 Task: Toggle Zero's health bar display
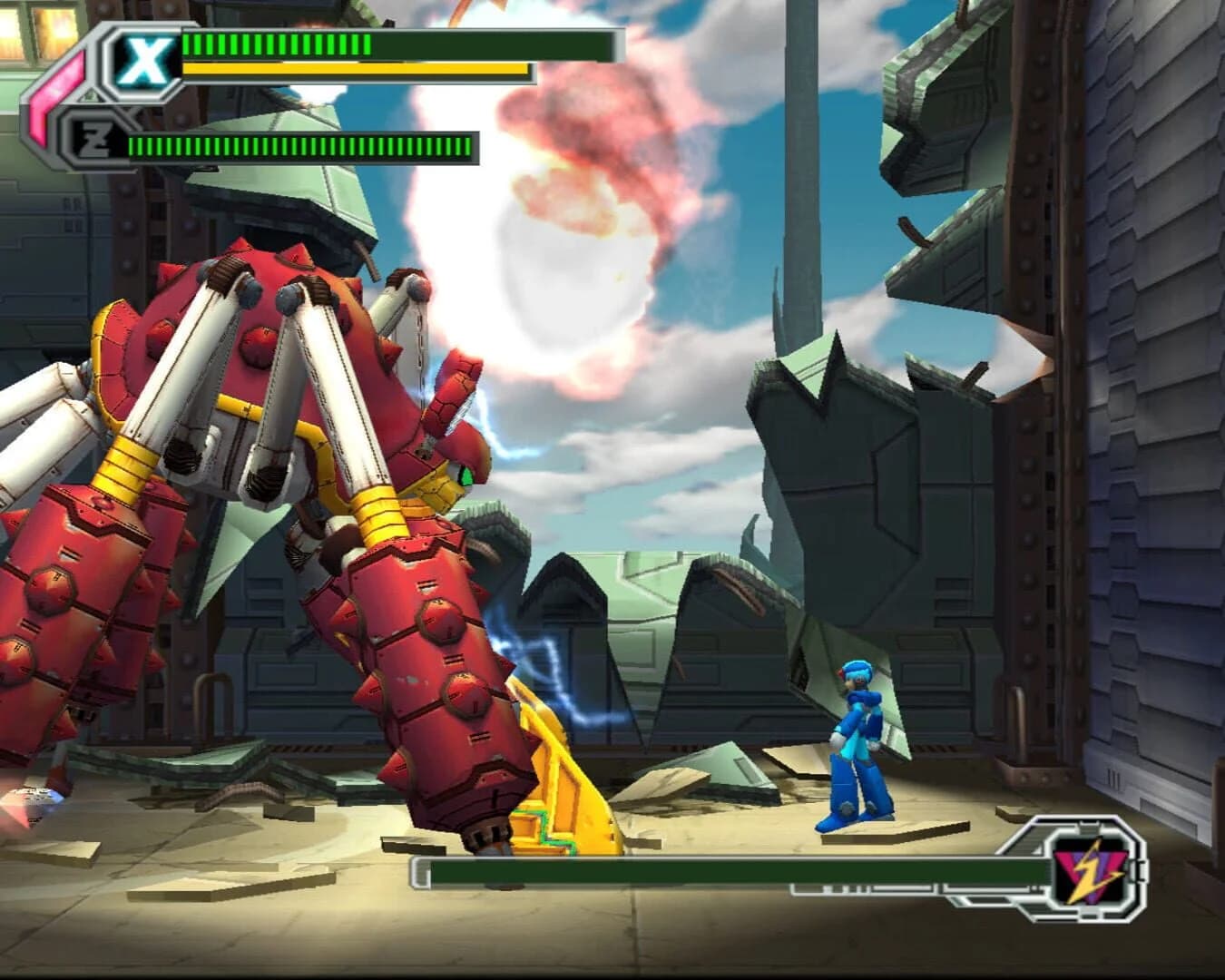point(299,143)
